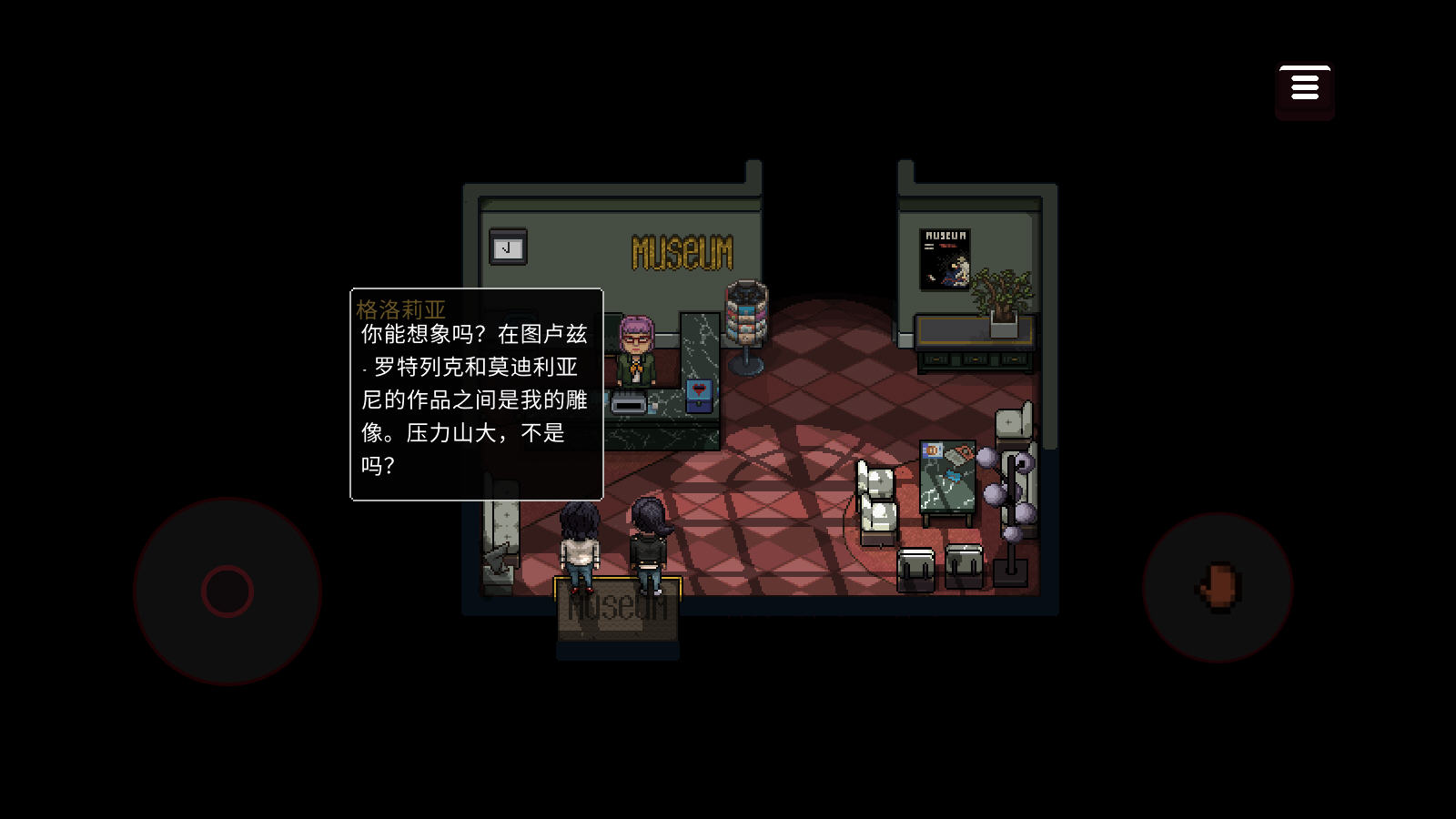Advance Gloria's dialogue box

[x=476, y=395]
